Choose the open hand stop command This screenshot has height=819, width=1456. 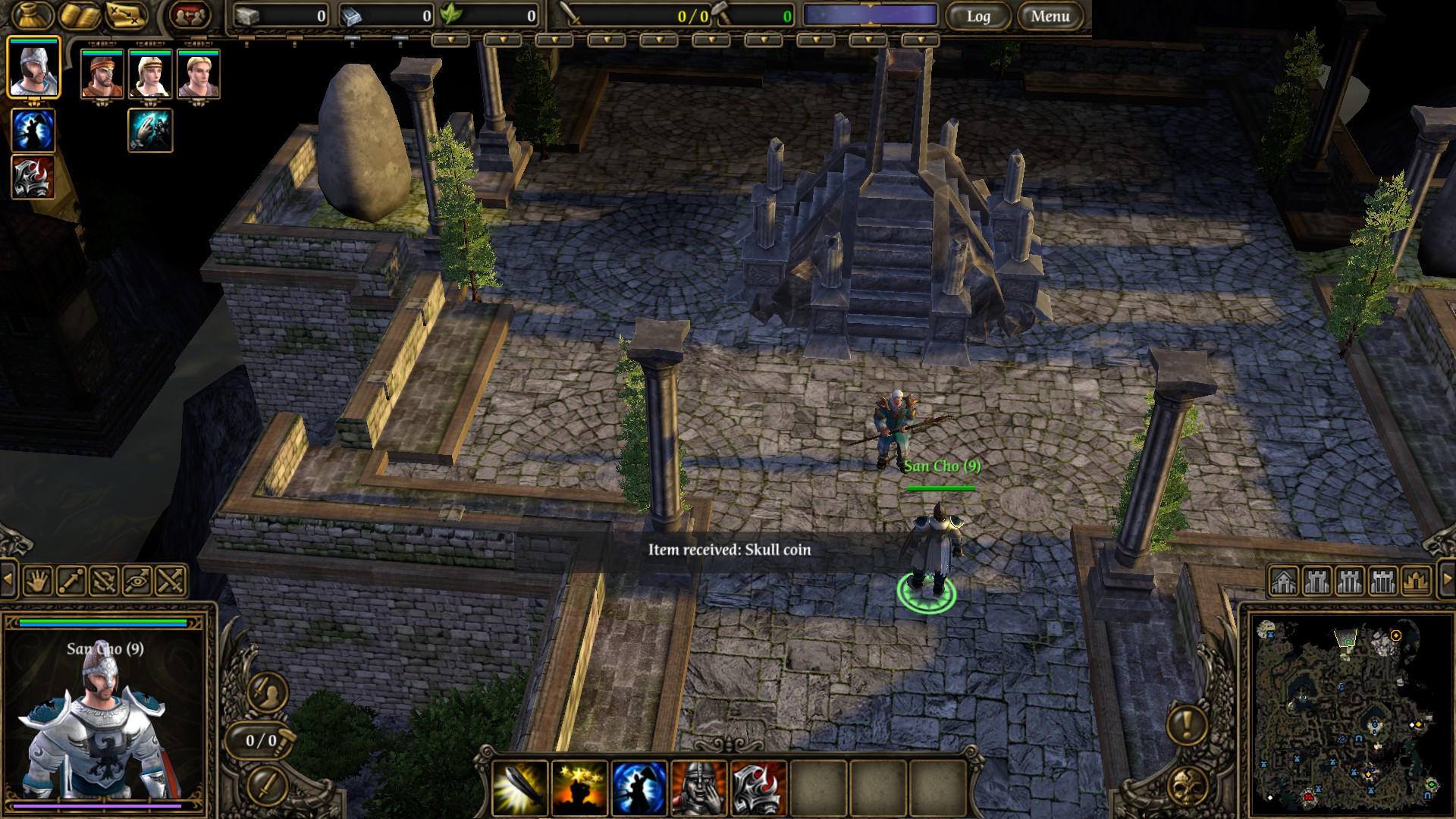pos(38,582)
